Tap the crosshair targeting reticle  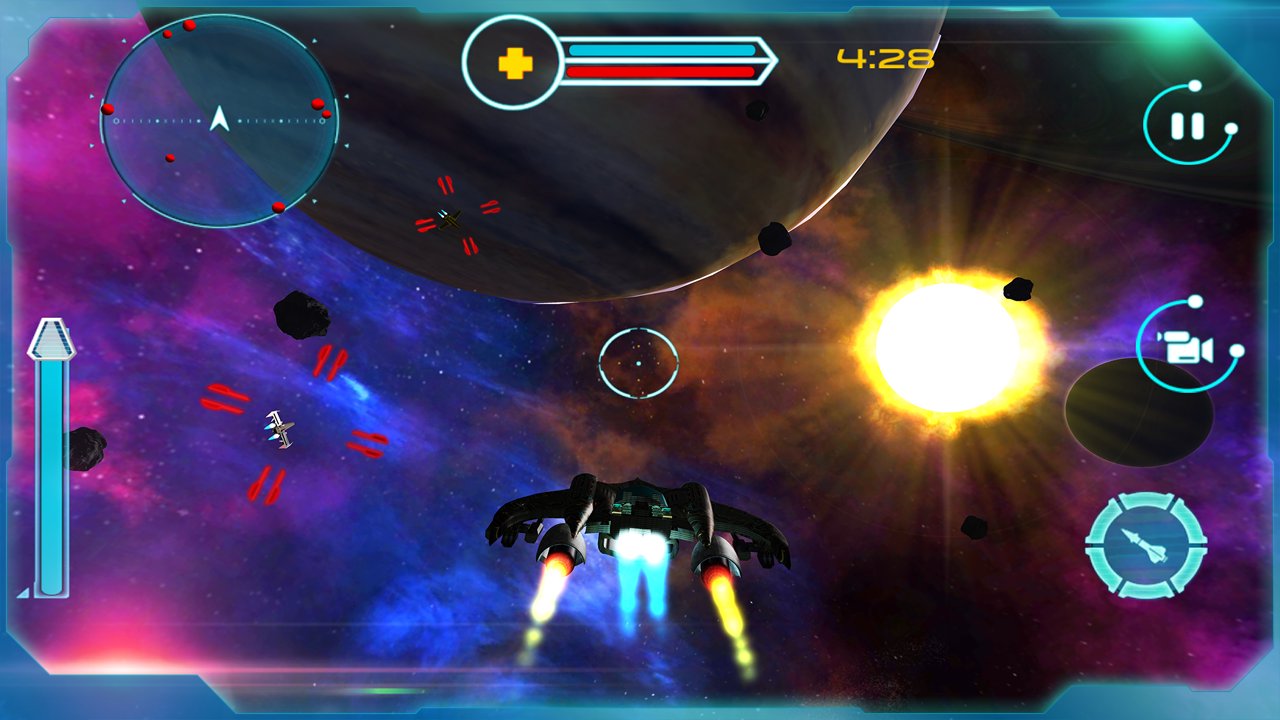coord(639,363)
